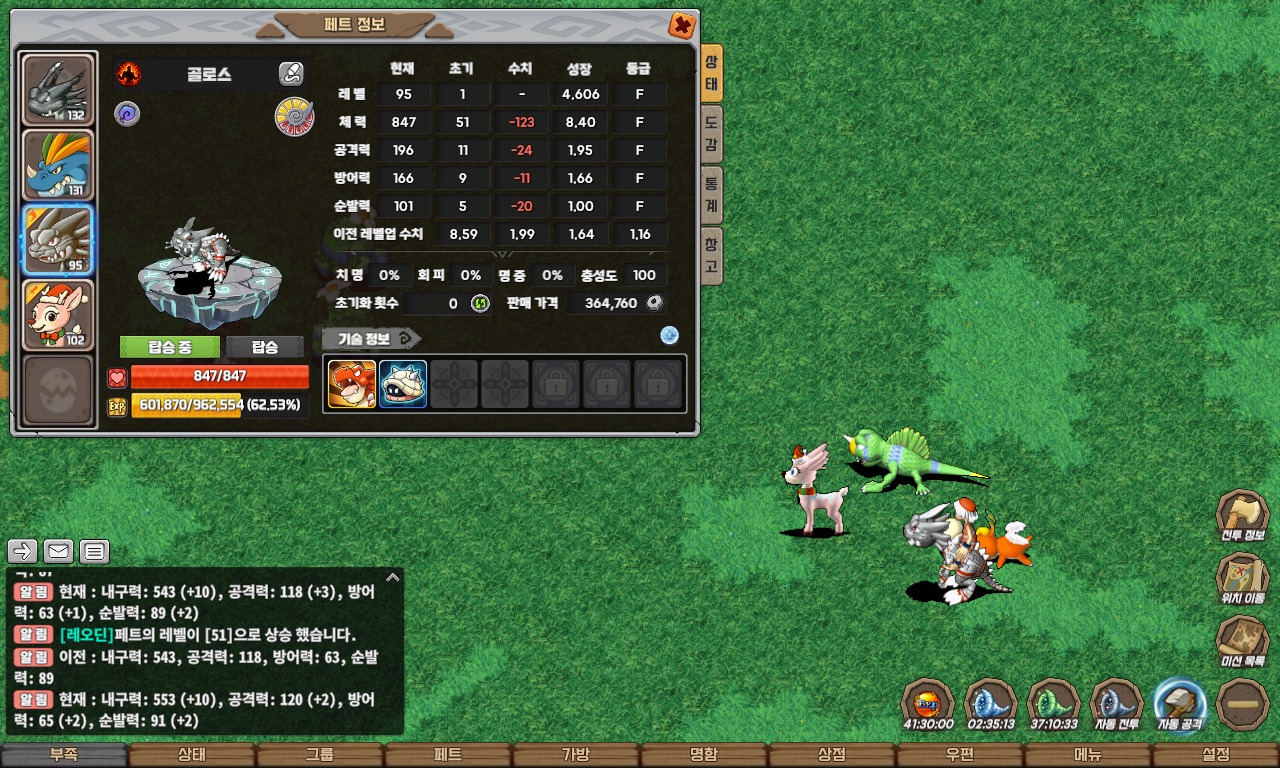Open the 전투 정보 battle info axe icon

click(1242, 515)
